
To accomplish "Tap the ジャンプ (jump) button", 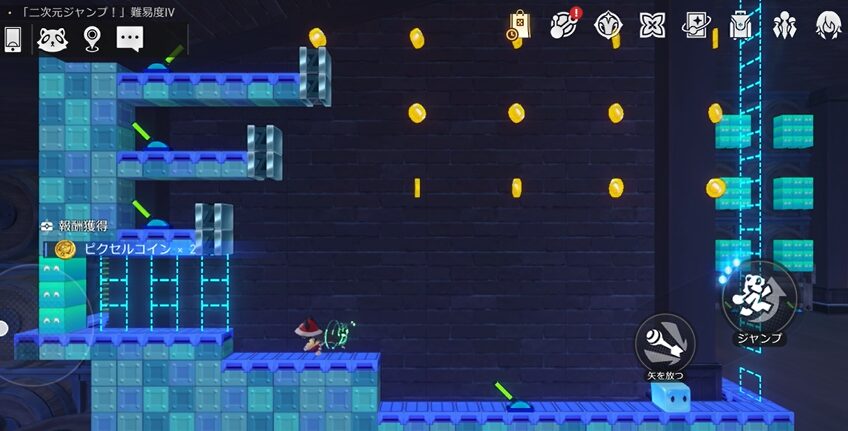I will 759,297.
